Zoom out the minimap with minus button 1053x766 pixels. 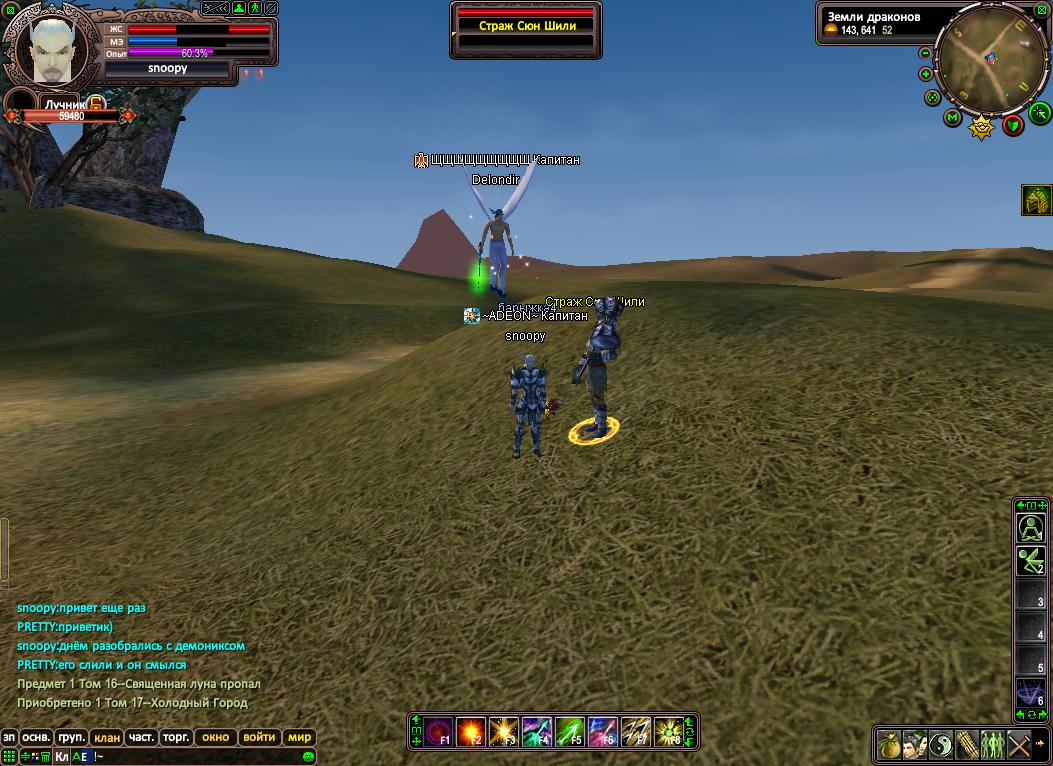tap(926, 53)
